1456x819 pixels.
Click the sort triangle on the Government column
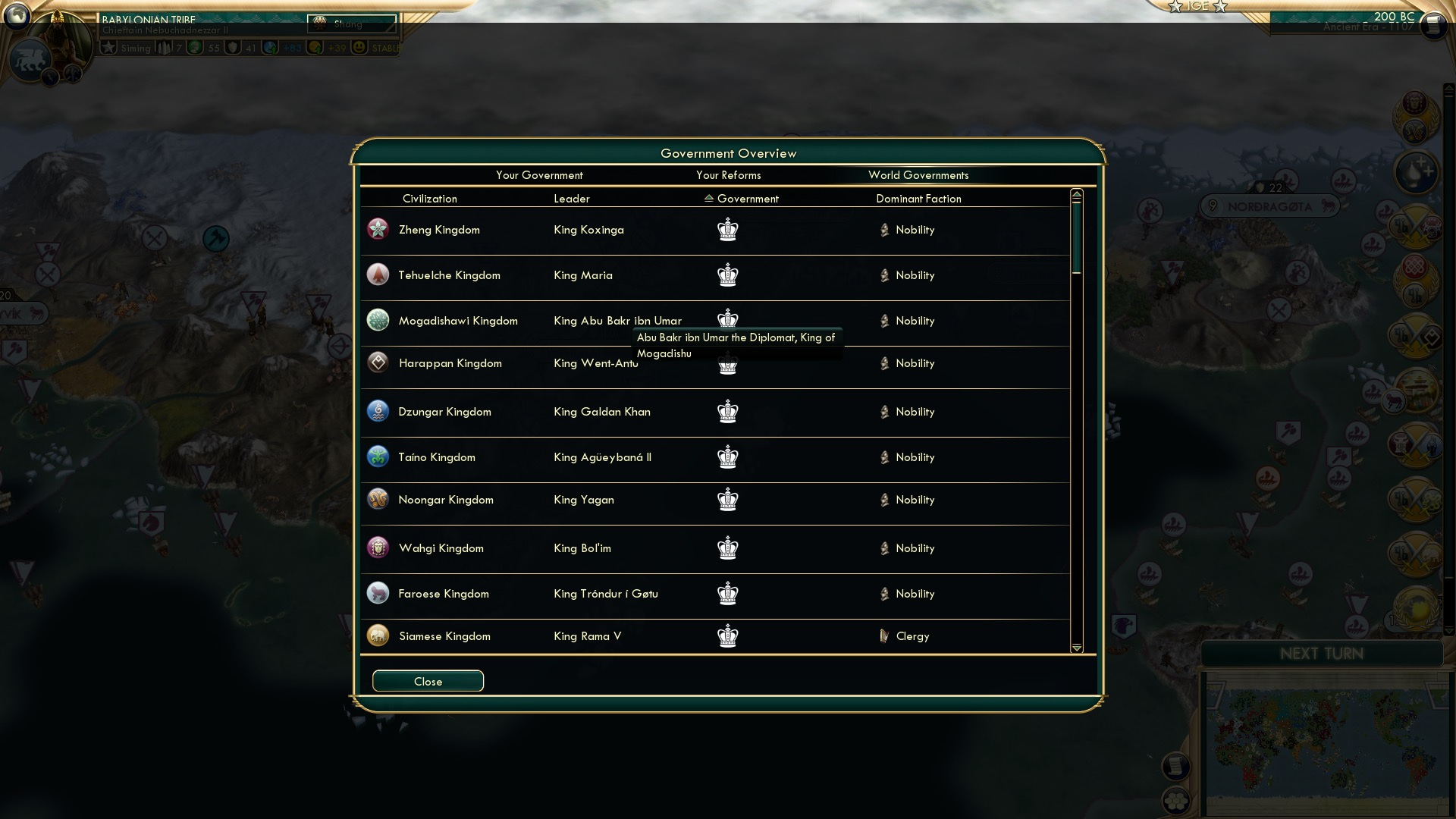pos(708,198)
